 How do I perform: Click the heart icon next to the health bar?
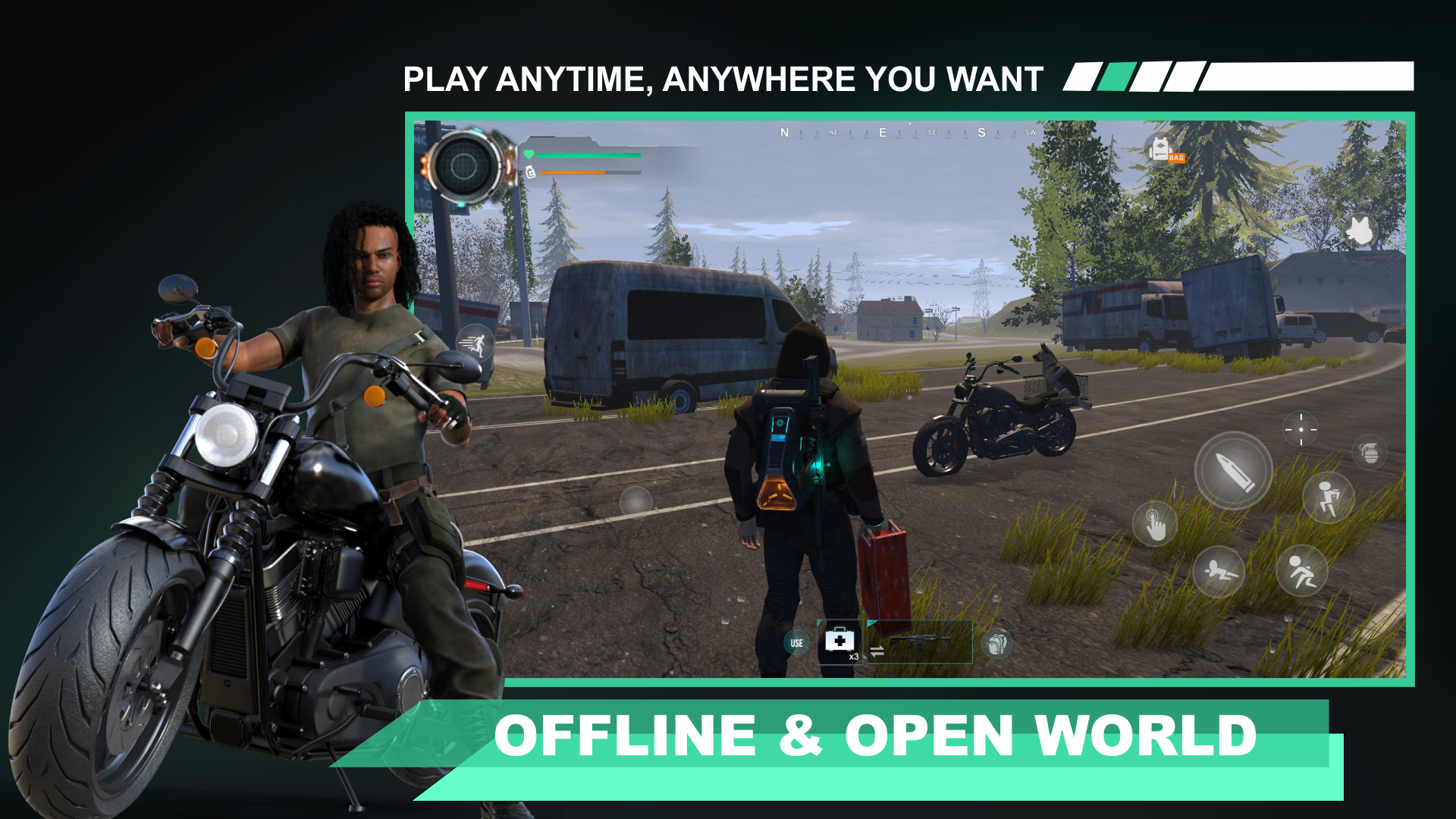529,154
